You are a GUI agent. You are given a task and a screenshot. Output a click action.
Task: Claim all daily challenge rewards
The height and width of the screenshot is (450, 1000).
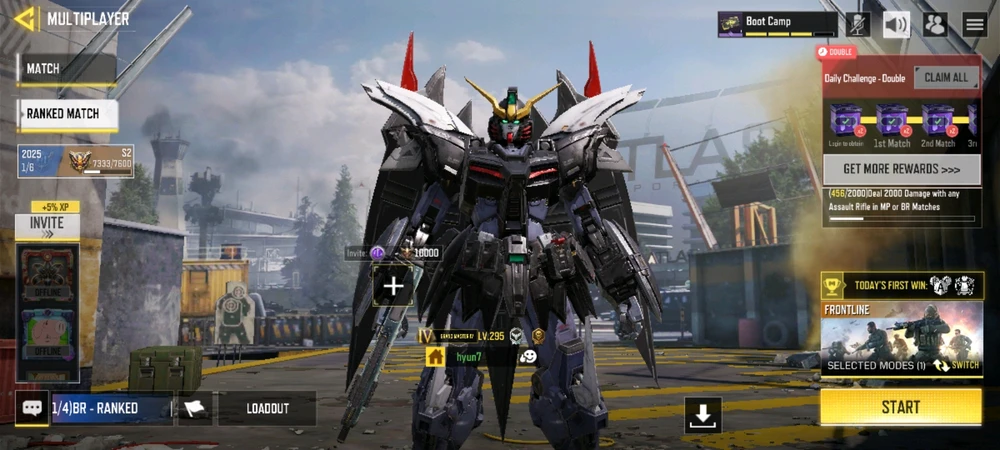click(x=946, y=78)
